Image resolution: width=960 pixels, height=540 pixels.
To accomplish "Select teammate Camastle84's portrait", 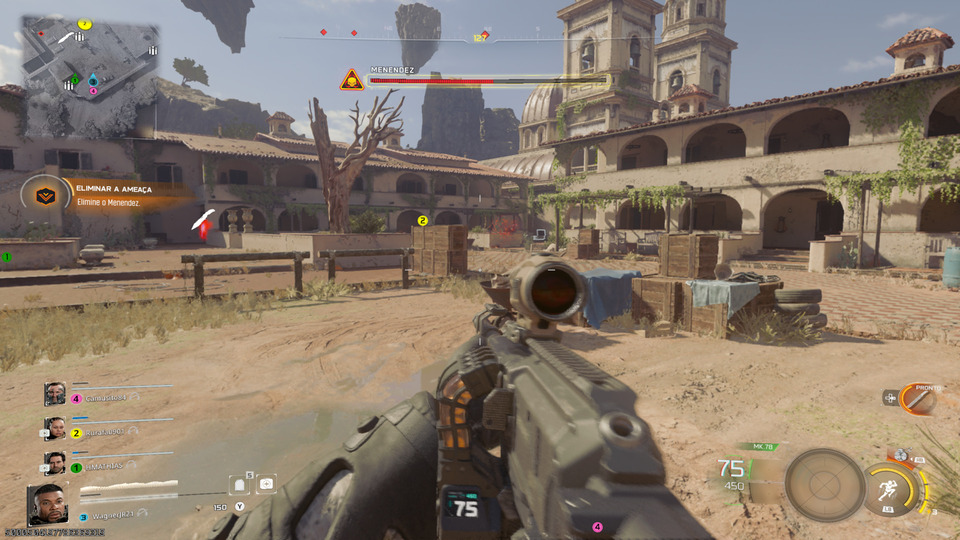I will pyautogui.click(x=55, y=394).
